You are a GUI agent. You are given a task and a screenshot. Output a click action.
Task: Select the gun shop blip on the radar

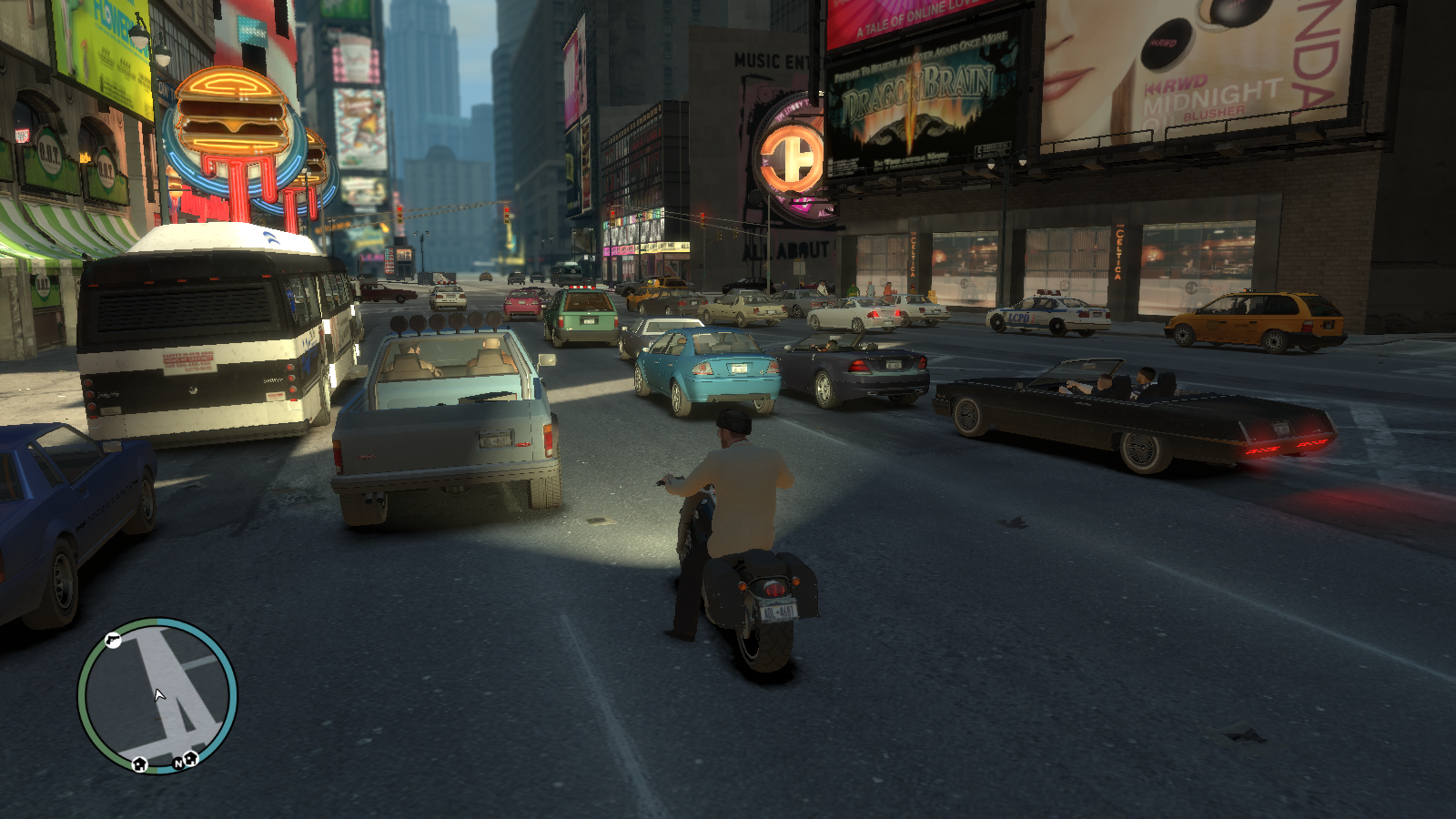pos(113,641)
